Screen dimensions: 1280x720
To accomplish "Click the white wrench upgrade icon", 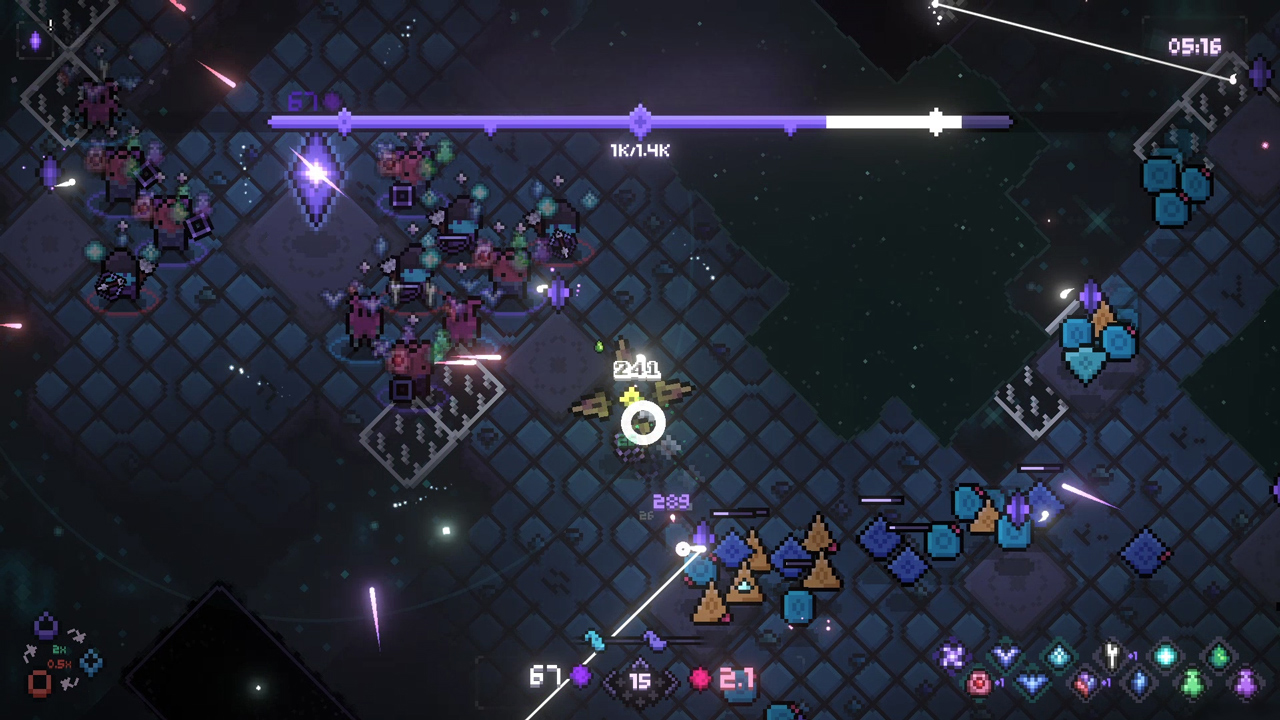I will [x=1110, y=653].
